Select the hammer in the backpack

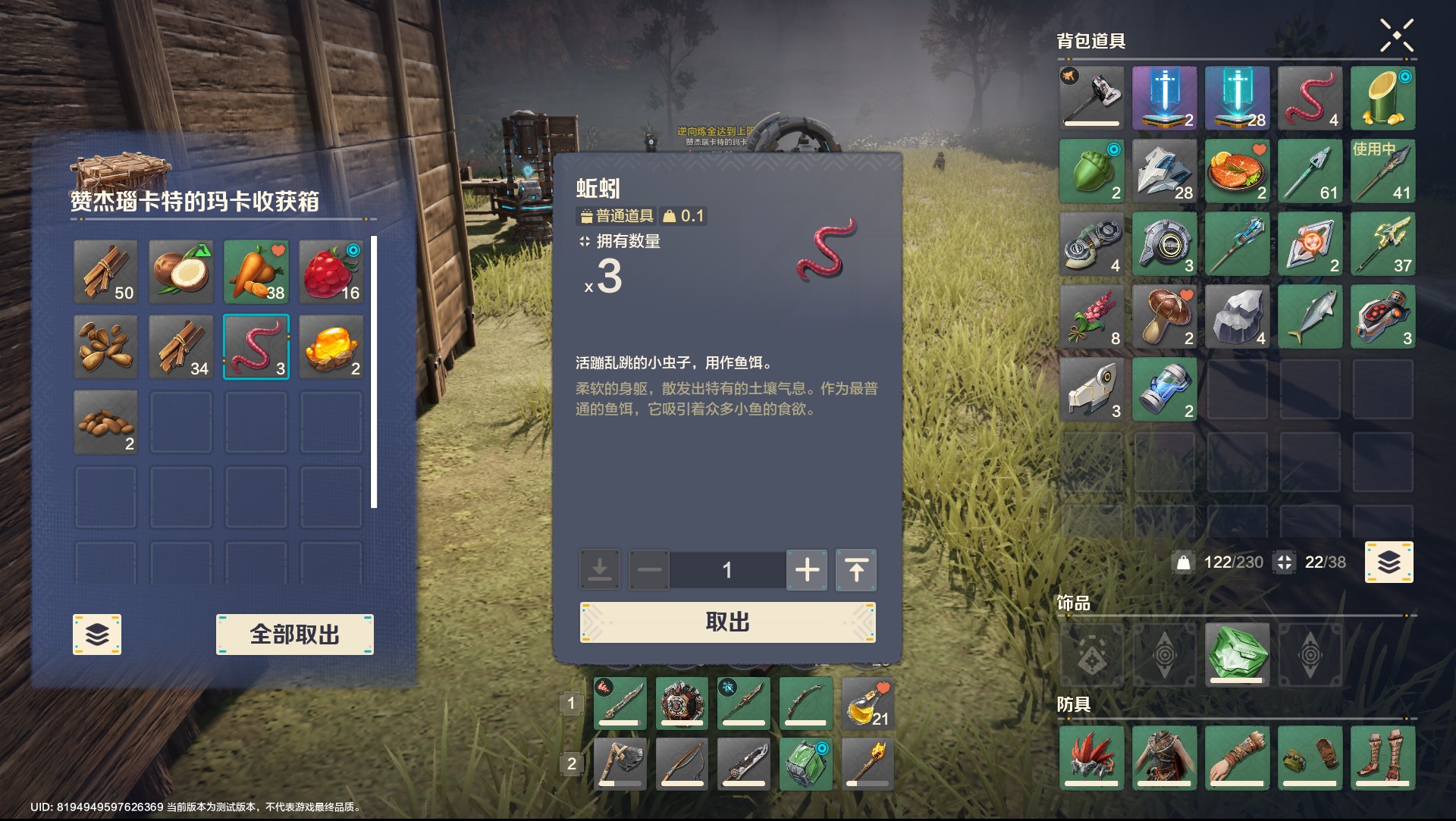[x=1091, y=97]
